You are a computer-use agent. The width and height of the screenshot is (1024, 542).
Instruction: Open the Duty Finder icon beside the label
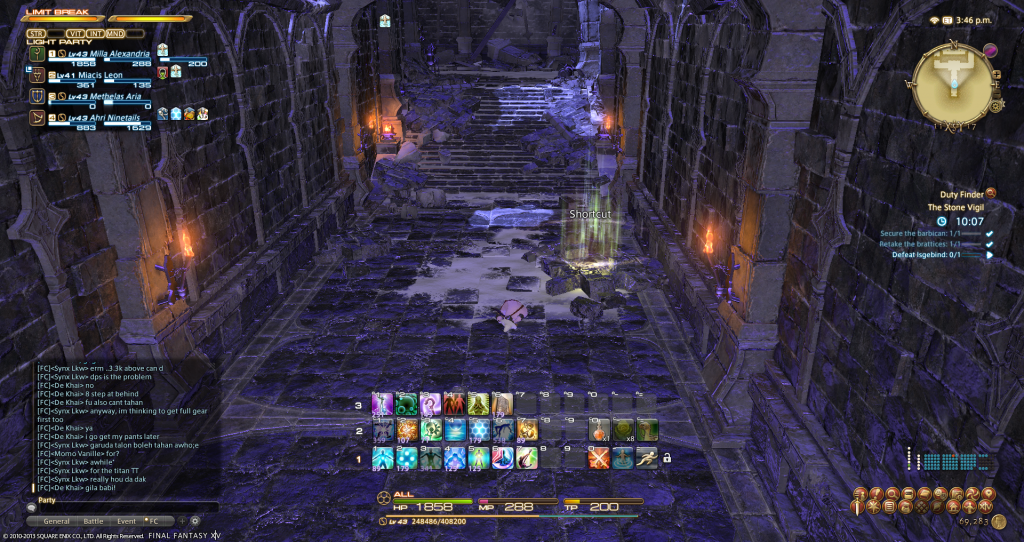(991, 192)
